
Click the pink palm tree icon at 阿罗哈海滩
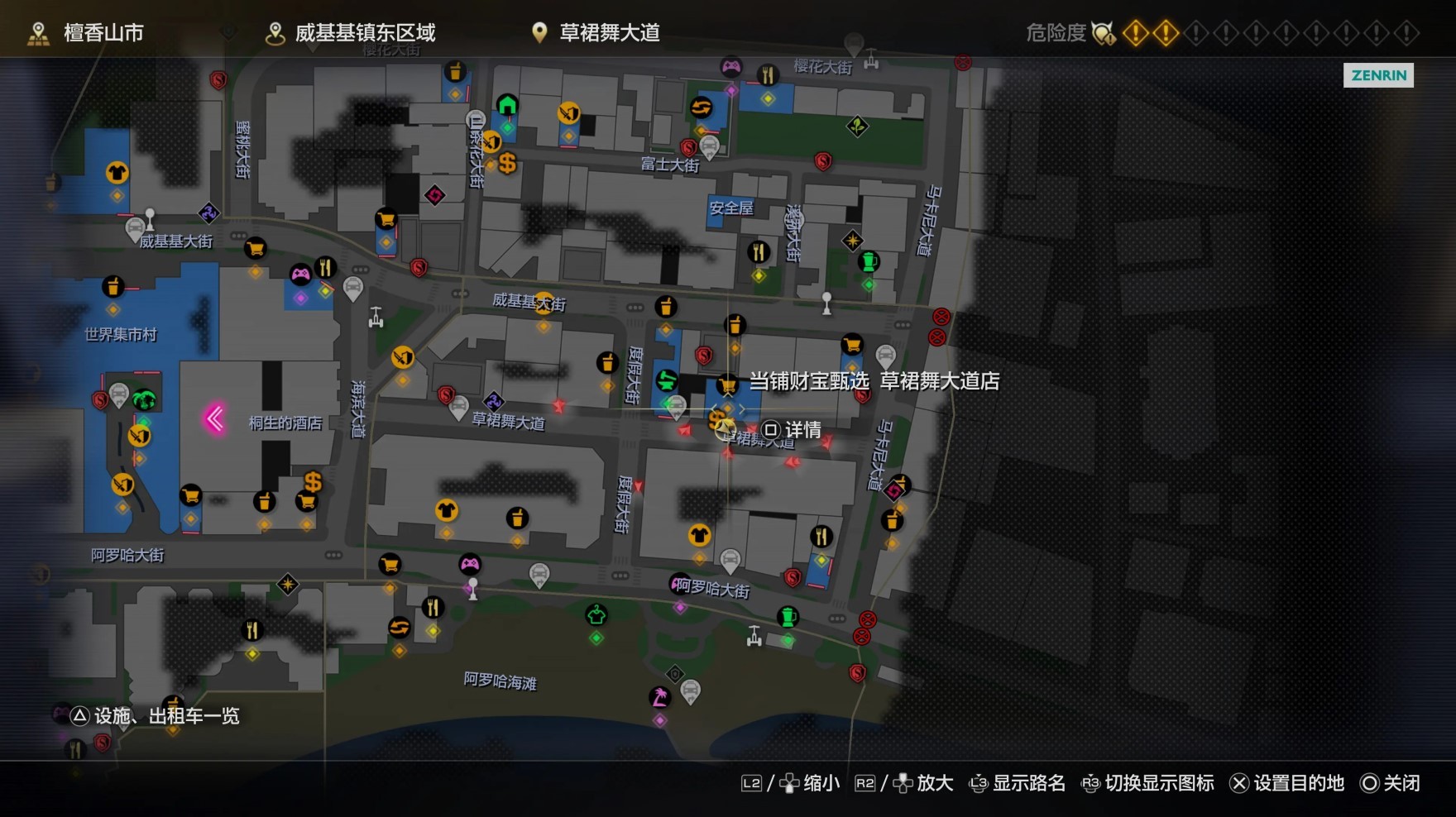point(662,697)
